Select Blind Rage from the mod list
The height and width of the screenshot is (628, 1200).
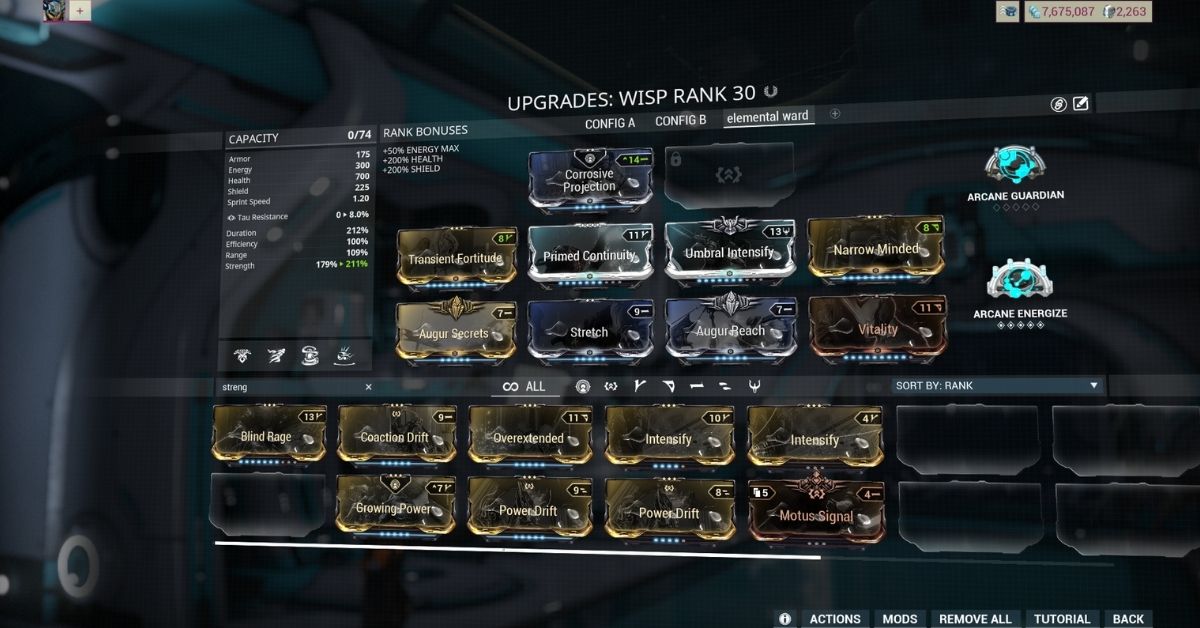[267, 436]
